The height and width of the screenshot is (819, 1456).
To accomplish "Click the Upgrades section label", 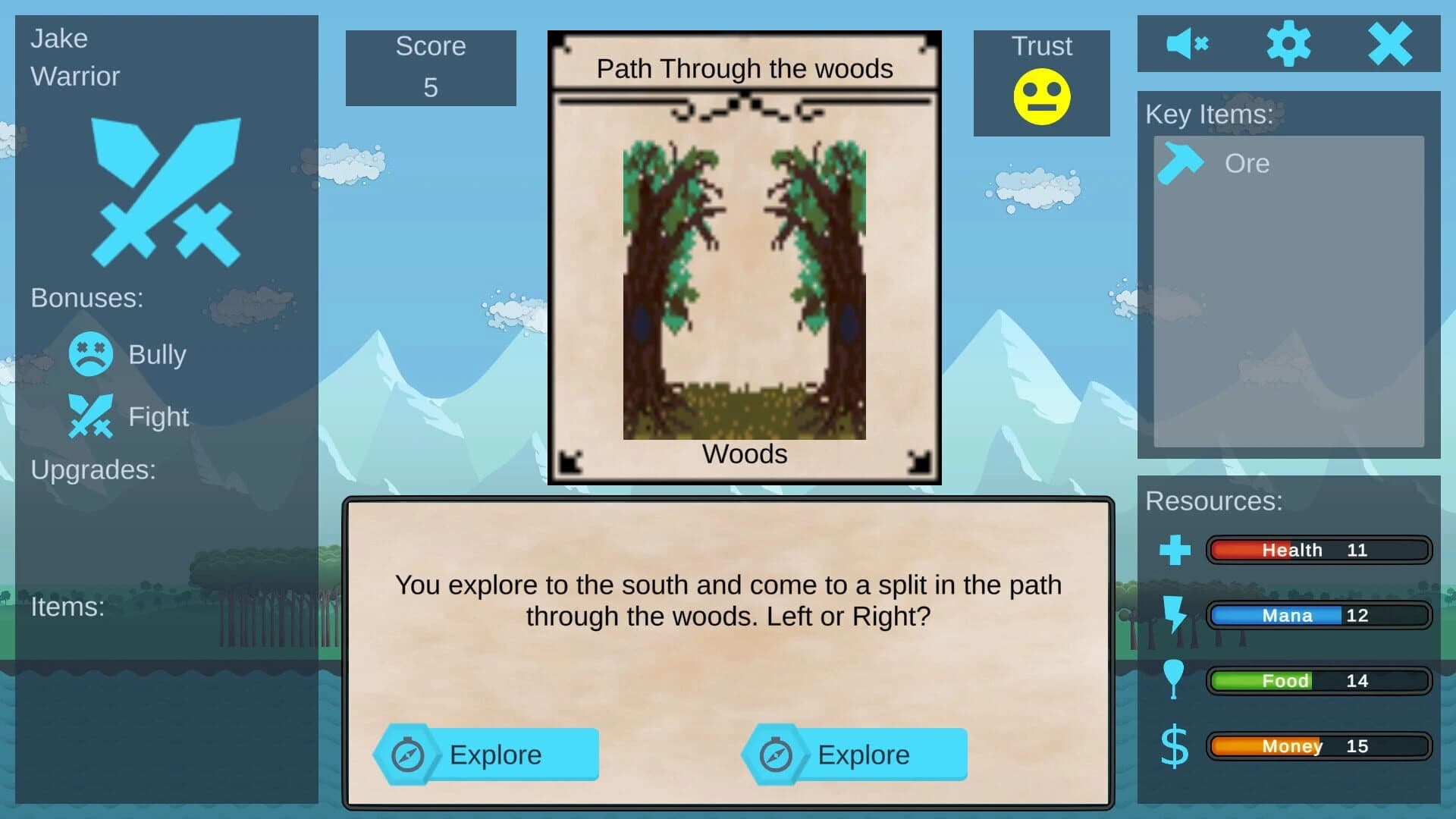I will coord(94,469).
